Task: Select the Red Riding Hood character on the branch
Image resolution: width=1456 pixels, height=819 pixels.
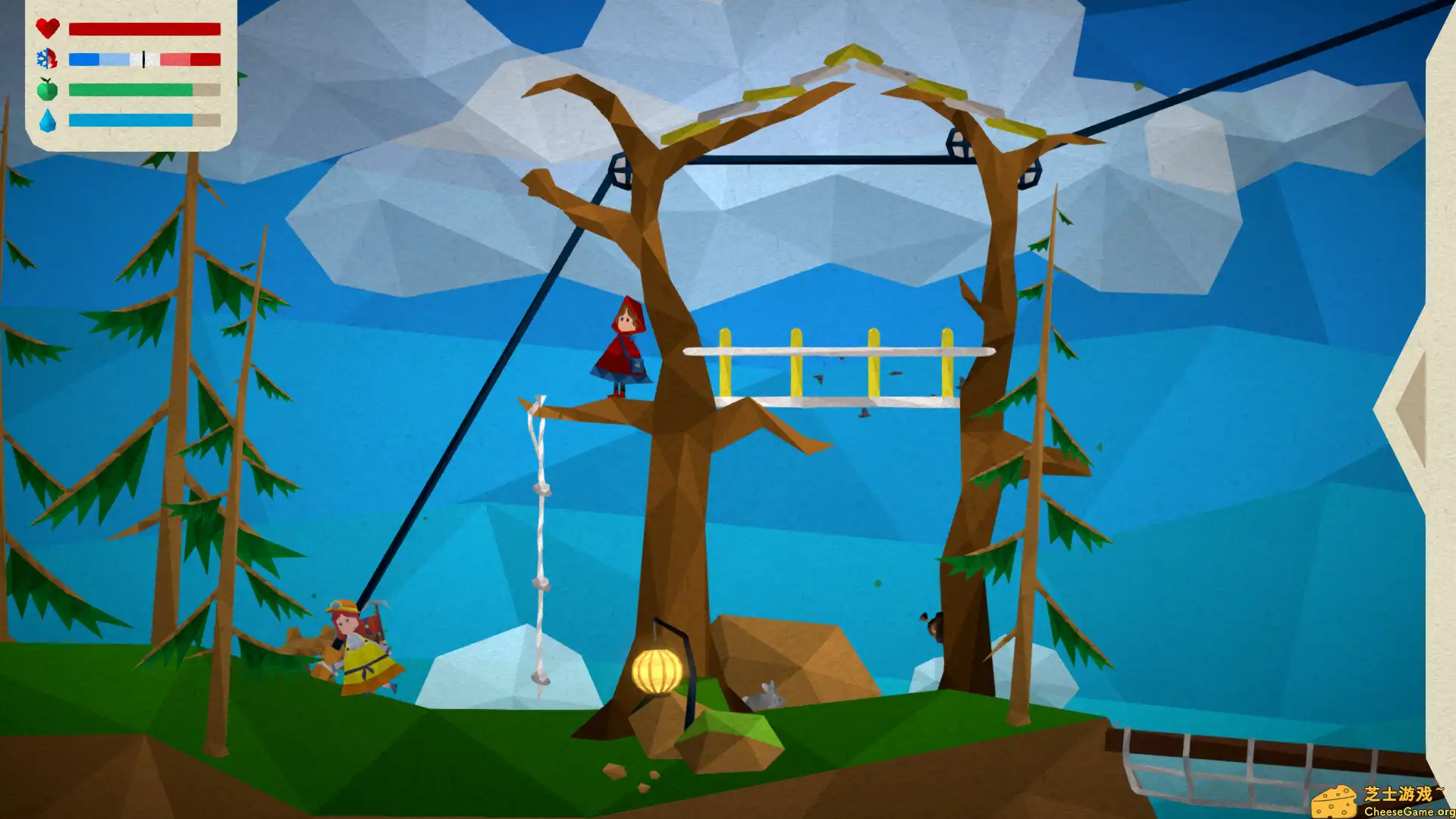Action: coord(623,345)
